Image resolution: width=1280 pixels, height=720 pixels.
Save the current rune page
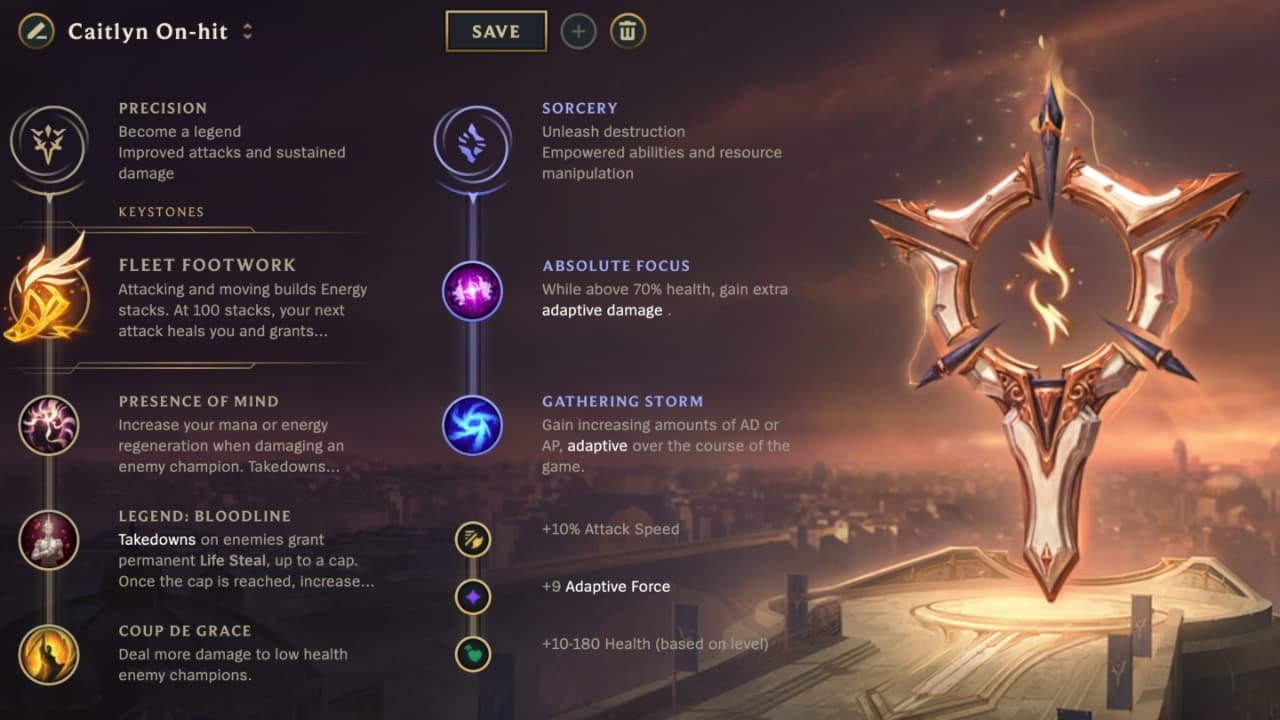click(x=496, y=31)
